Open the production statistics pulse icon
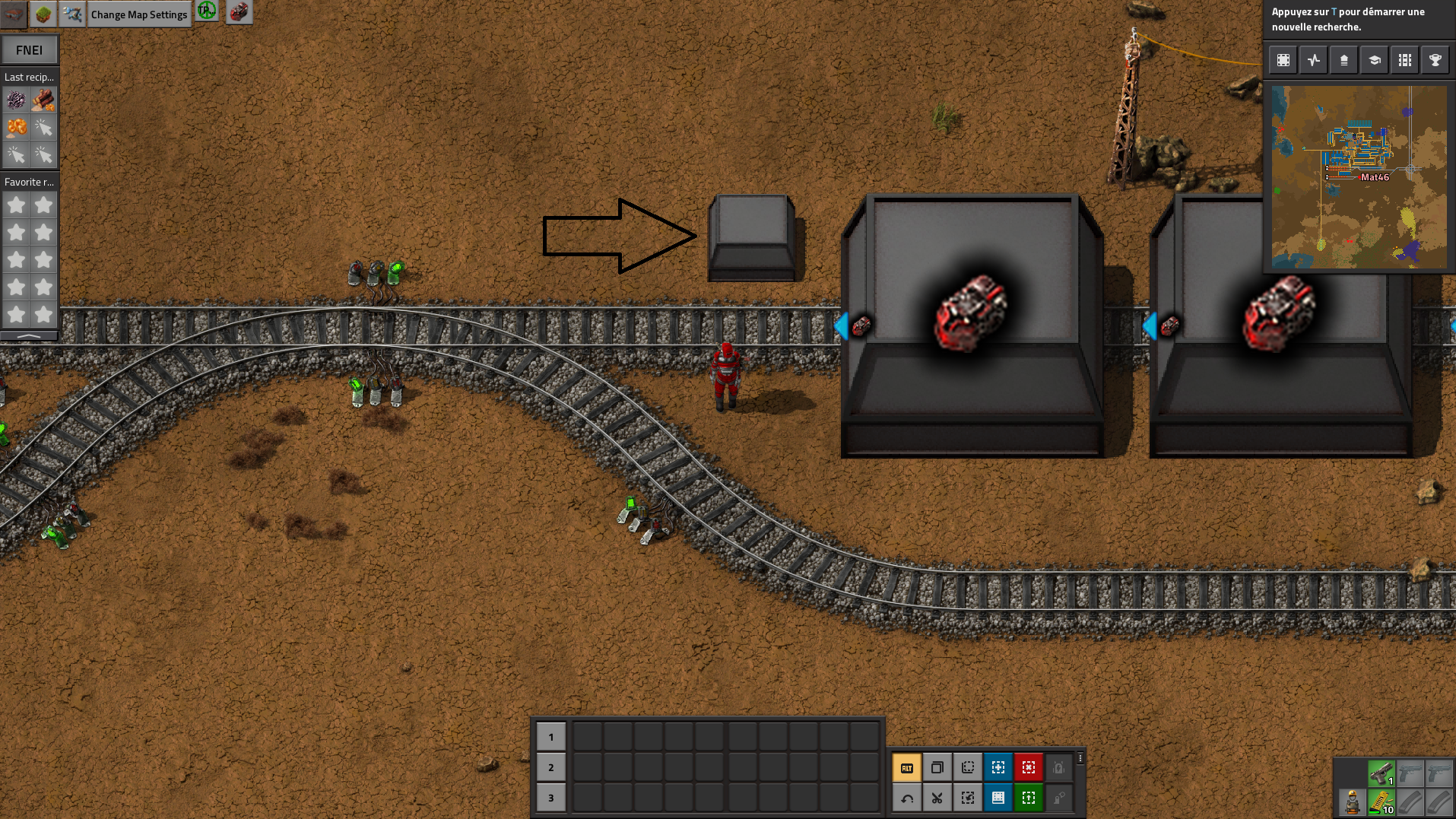 coord(1313,60)
